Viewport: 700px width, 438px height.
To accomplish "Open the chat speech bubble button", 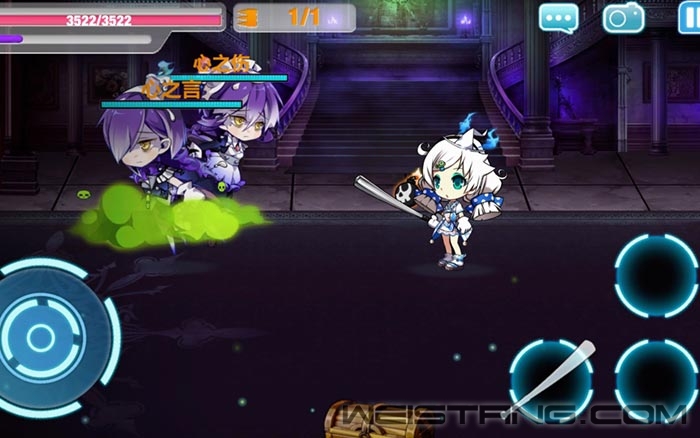I will [x=559, y=18].
